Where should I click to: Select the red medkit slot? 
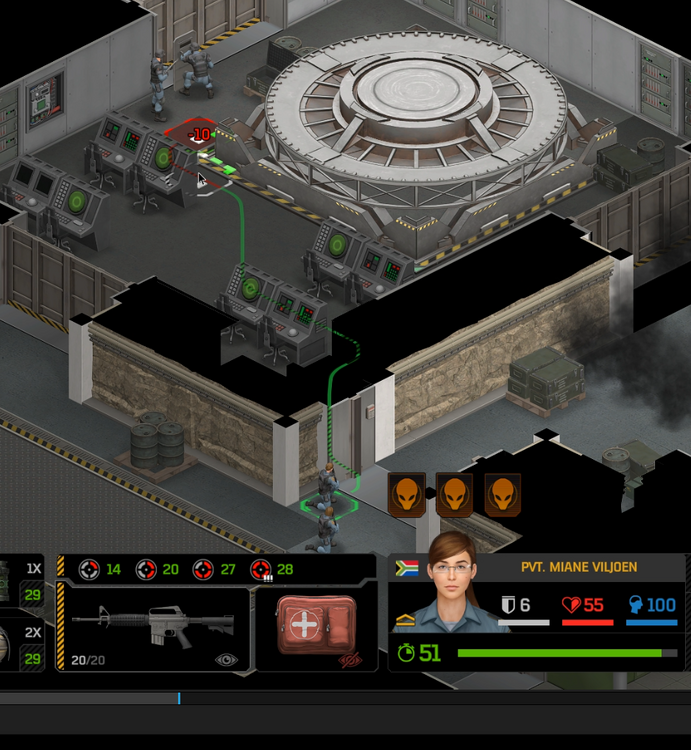point(316,625)
